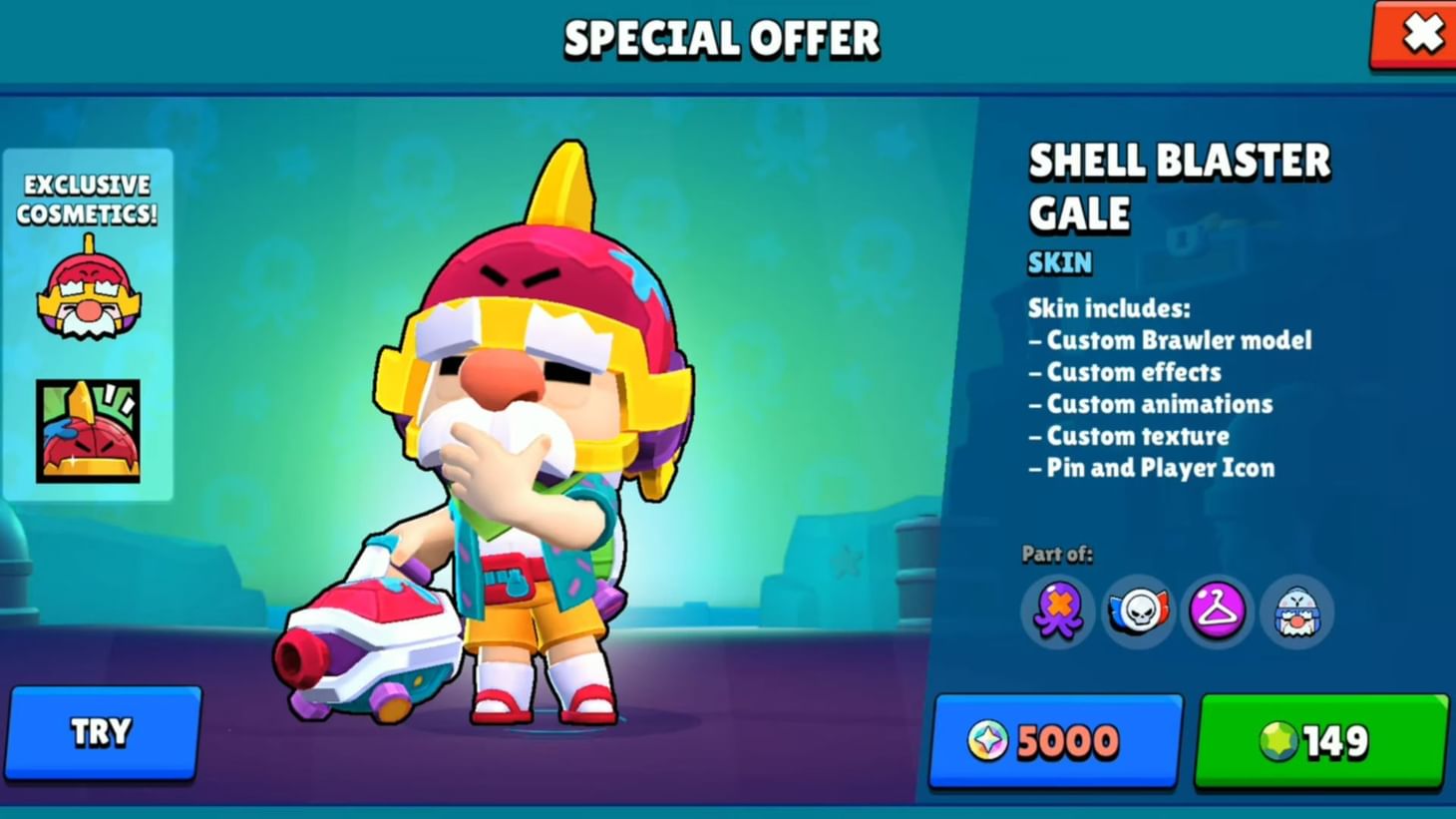Select the purple octopus collection icon
Screen dimensions: 1456x819
click(1056, 613)
